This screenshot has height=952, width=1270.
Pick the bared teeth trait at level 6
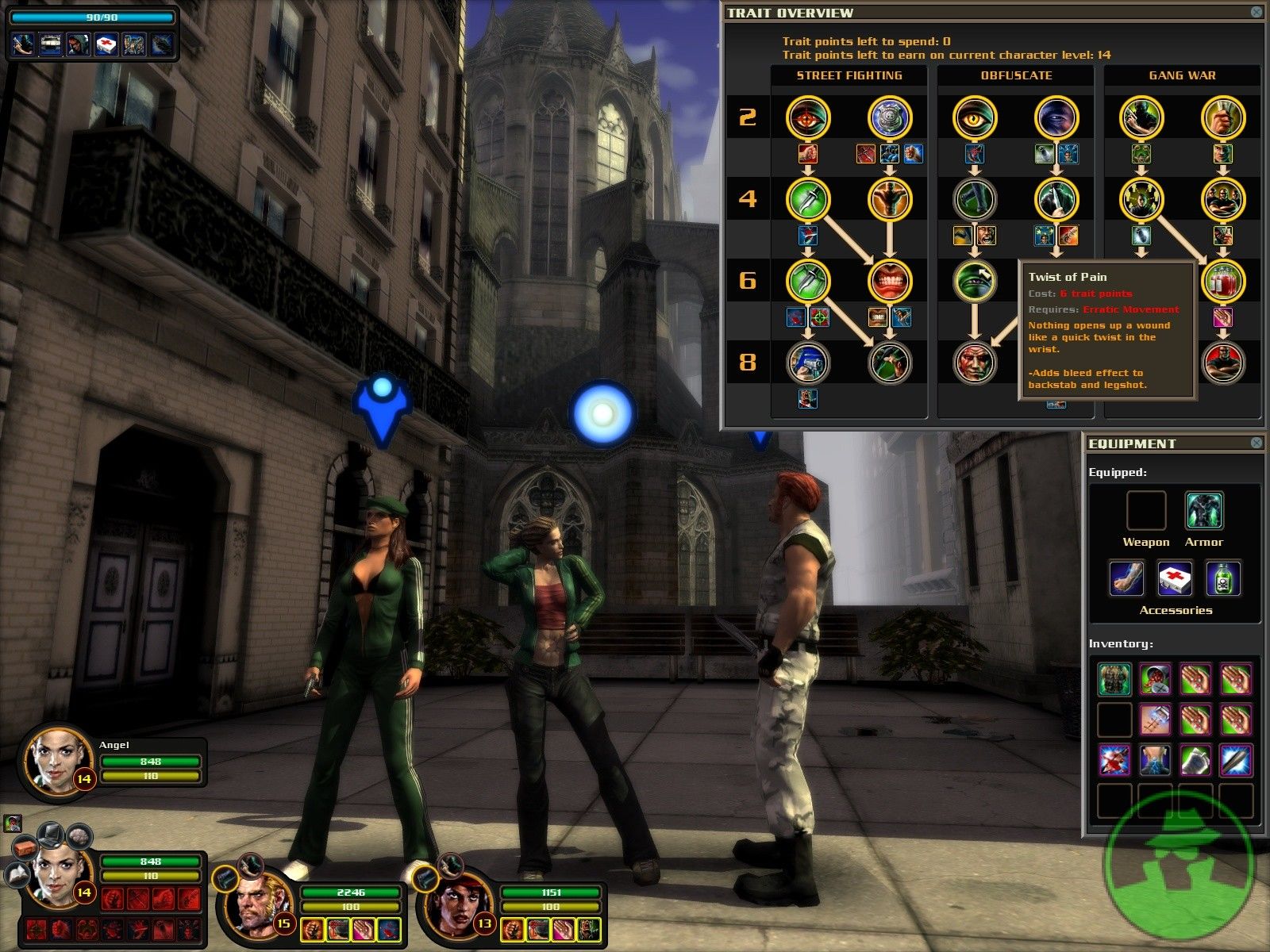click(890, 281)
